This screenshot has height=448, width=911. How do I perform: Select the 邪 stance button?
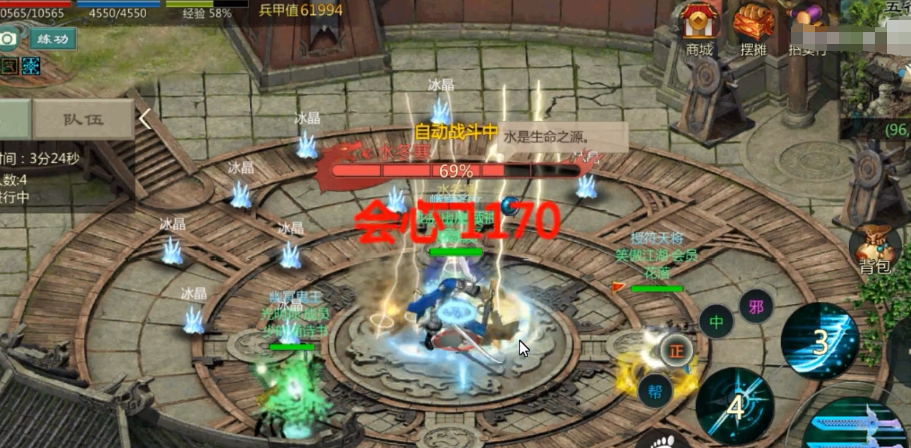[755, 304]
